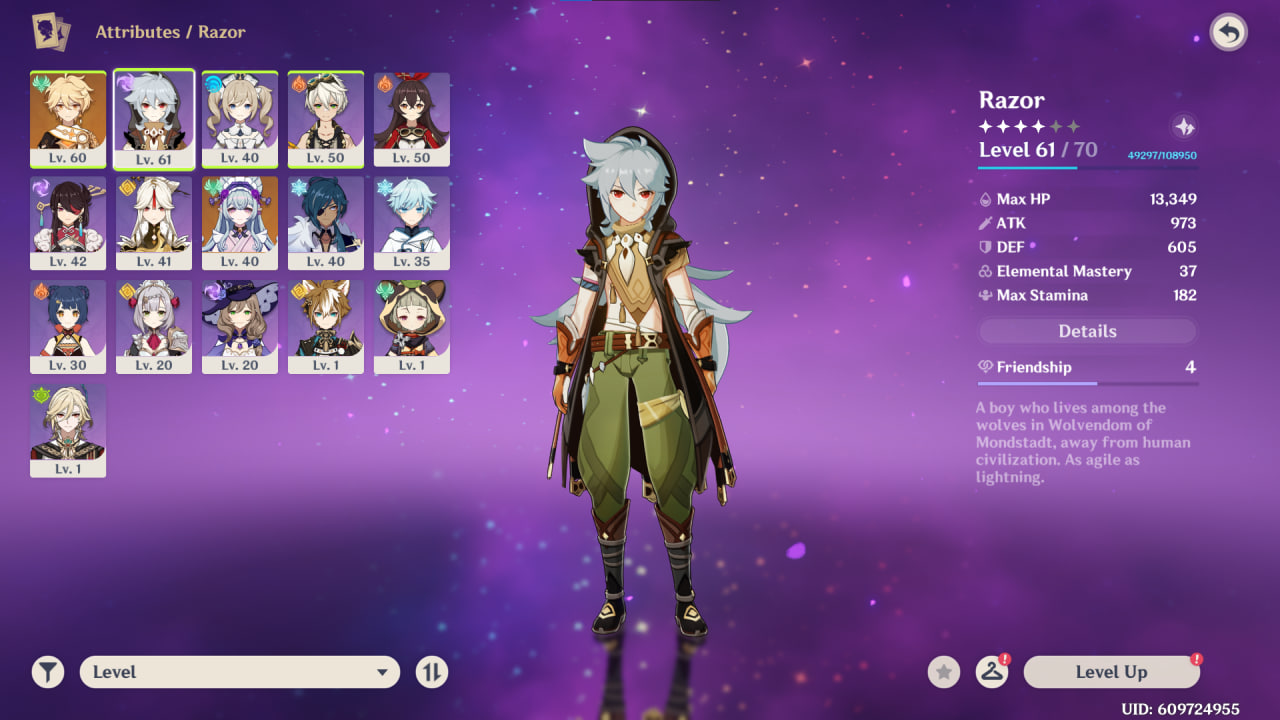The image size is (1280, 720).
Task: Pick Amber from the character roster
Action: [x=412, y=119]
